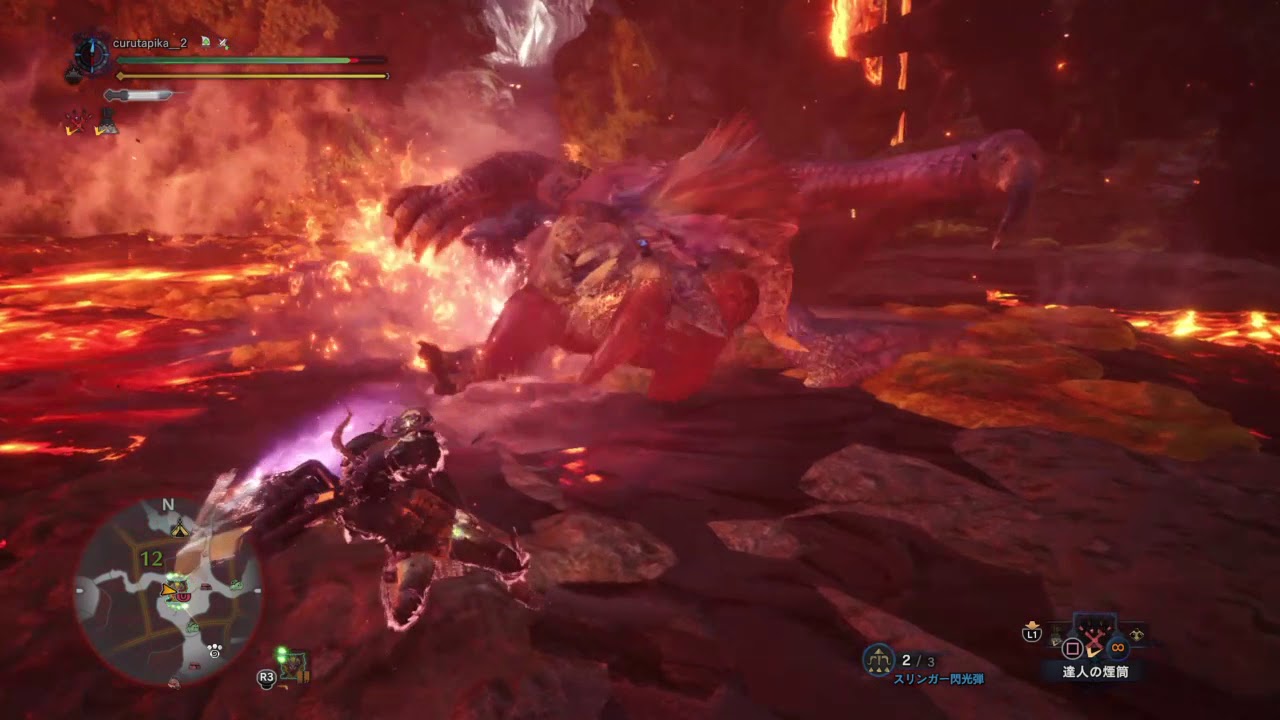
Task: Click the camp tent icon on the minimap
Action: [180, 529]
